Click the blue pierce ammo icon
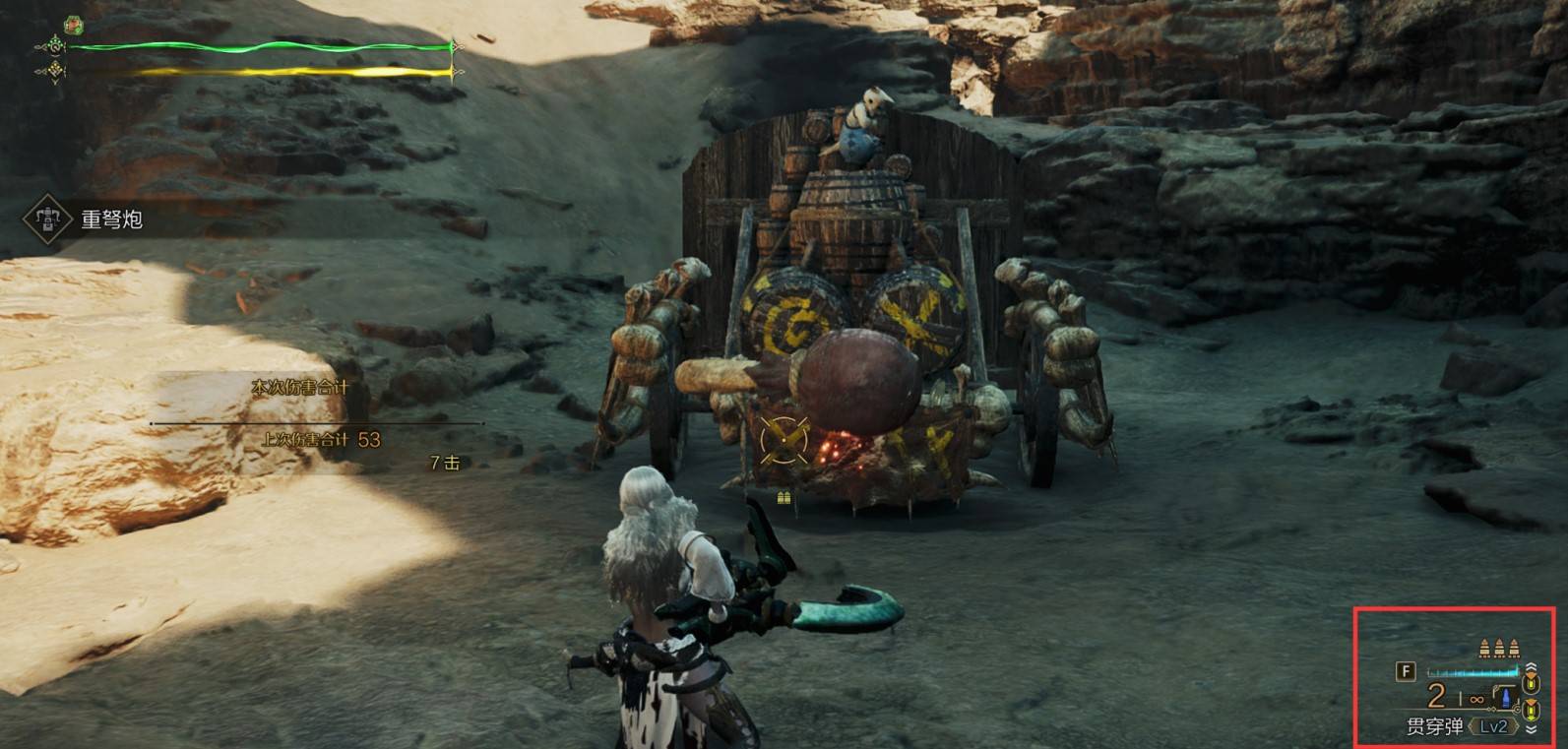The width and height of the screenshot is (1568, 749). (1505, 697)
